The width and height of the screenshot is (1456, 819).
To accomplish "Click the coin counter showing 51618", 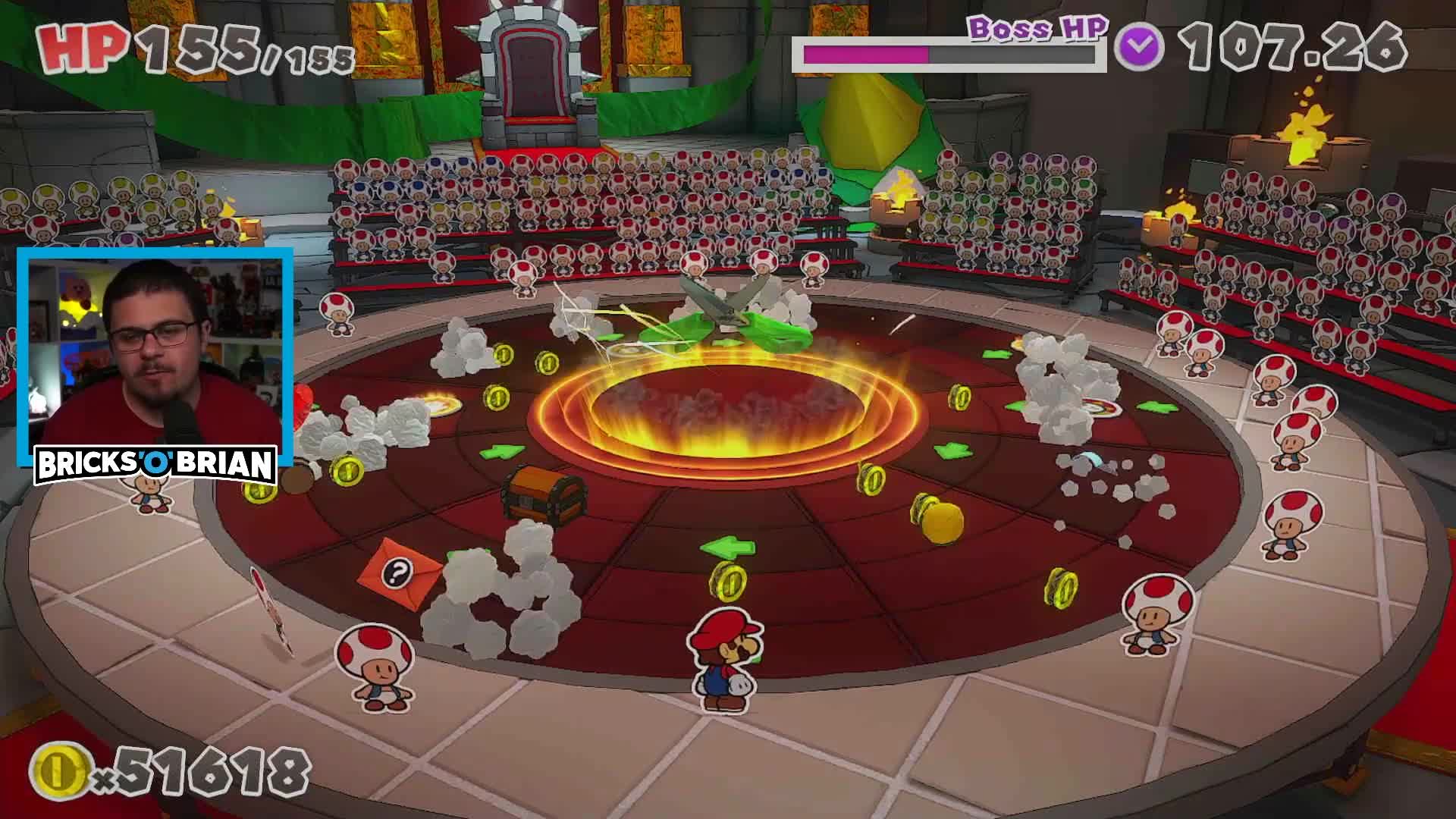I will point(167,770).
